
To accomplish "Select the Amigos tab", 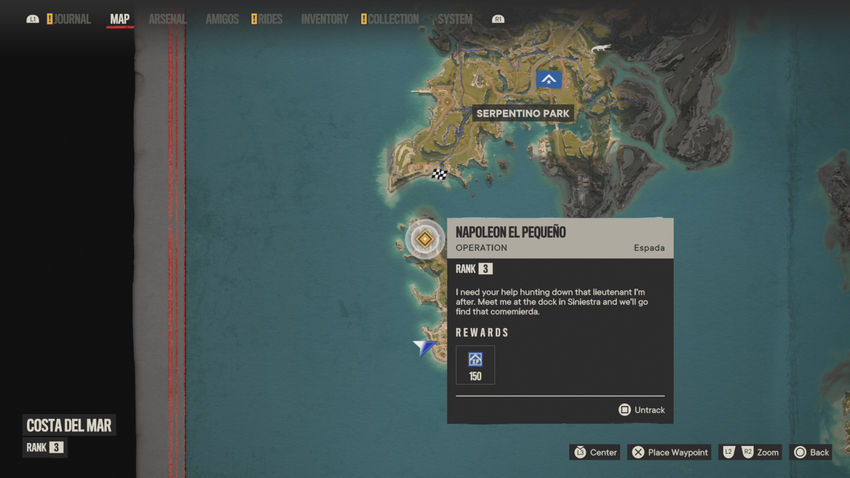I will 222,19.
